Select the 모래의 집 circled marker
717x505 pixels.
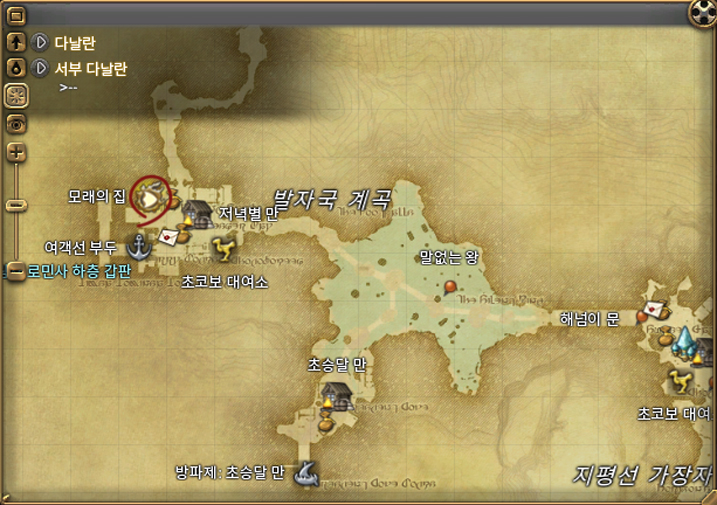[150, 195]
